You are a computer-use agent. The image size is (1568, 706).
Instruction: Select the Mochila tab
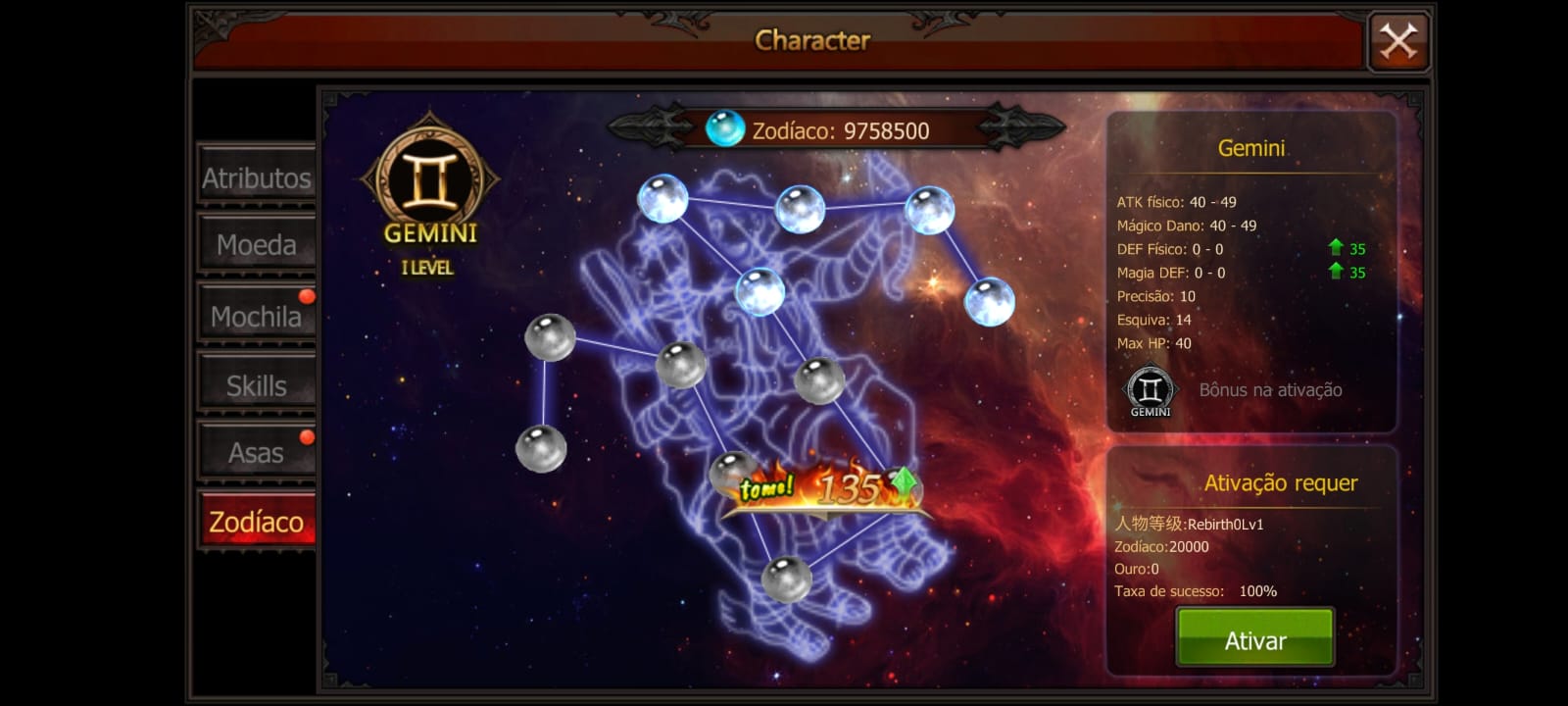[256, 316]
